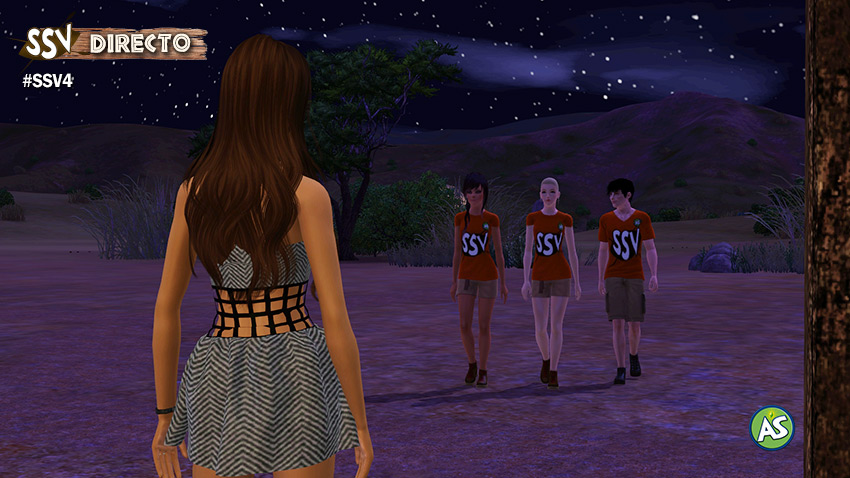Image resolution: width=850 pixels, height=478 pixels.
Task: Click the SSV Directo wooden banner logo
Action: 114,43
